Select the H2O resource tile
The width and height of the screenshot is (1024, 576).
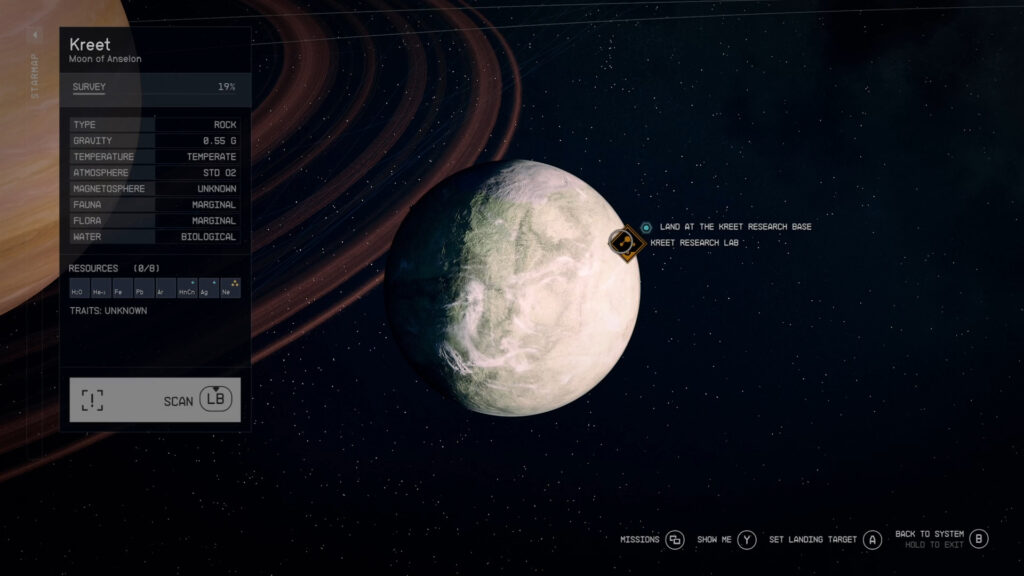click(77, 291)
